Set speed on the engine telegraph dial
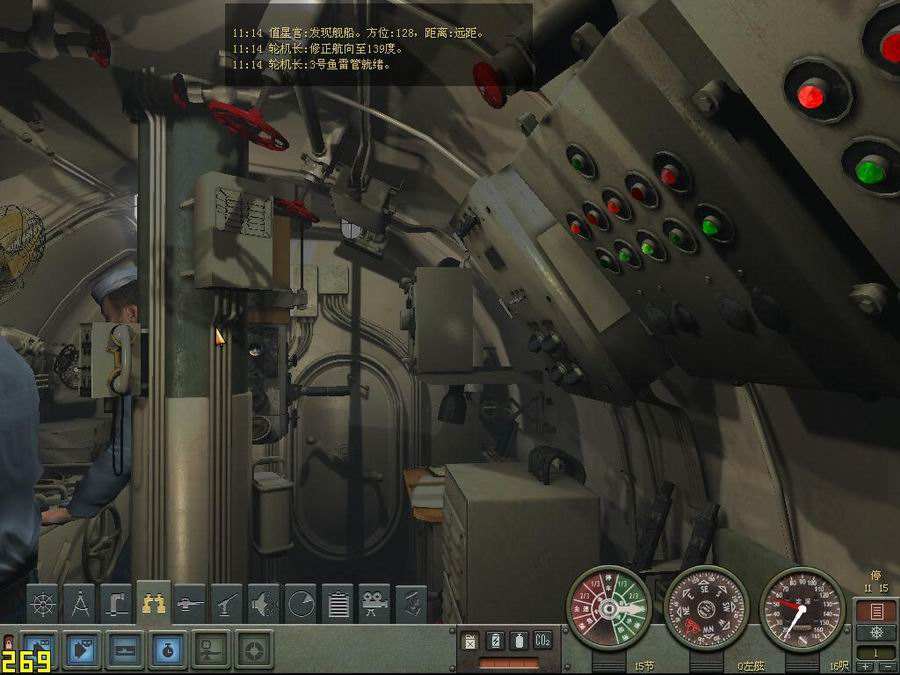This screenshot has height=675, width=900. click(x=608, y=608)
